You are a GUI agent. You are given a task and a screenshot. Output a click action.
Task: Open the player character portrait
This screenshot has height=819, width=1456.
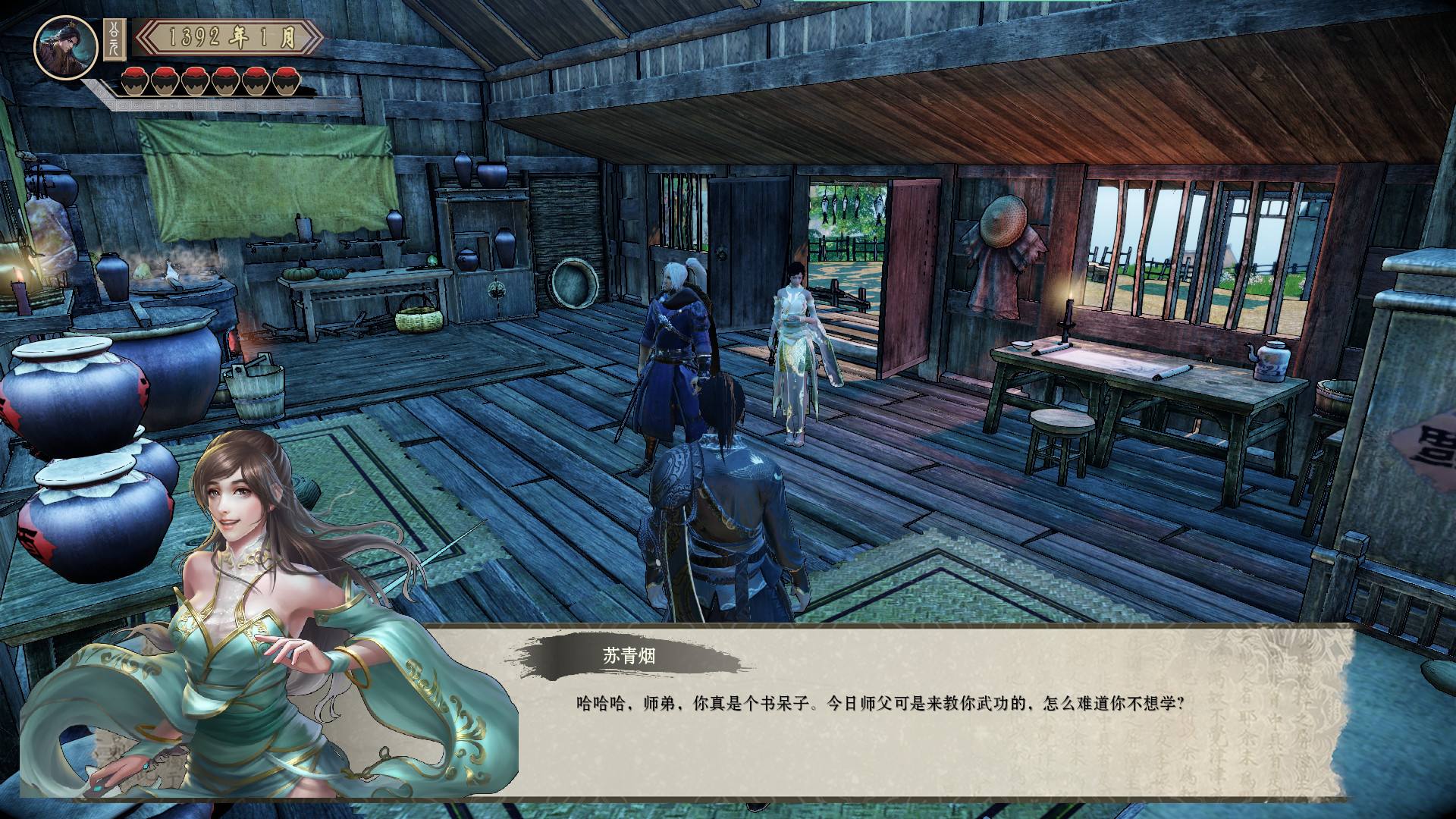66,47
